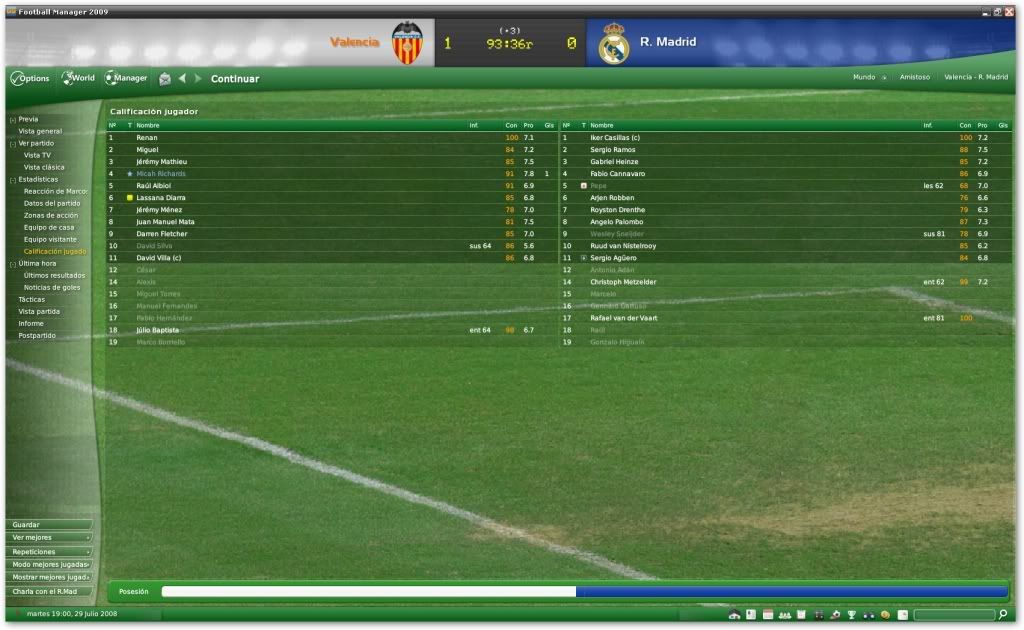The width and height of the screenshot is (1024, 630).
Task: Open the World menu
Action: point(78,78)
